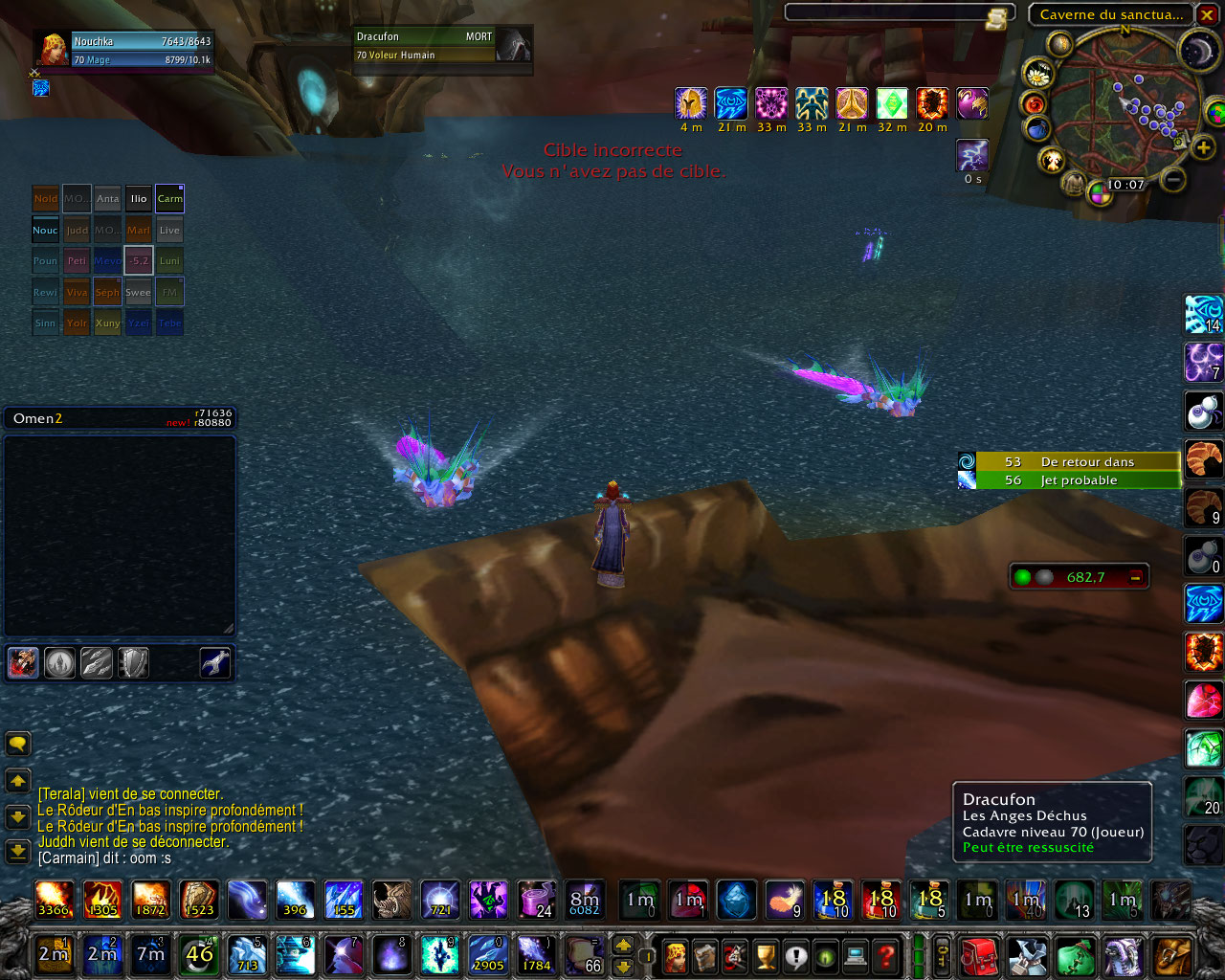Click the De retour dans timer bar
This screenshot has height=980, width=1225.
1078,461
